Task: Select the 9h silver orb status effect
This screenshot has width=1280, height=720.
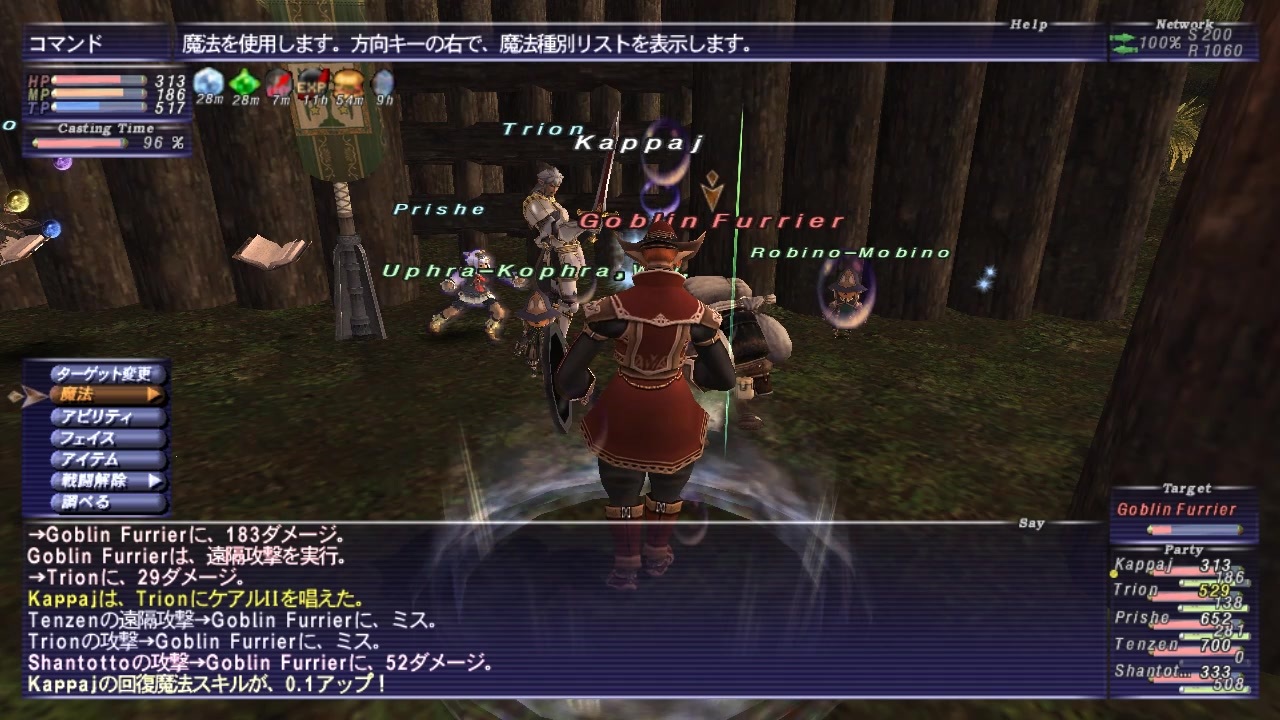Action: point(382,80)
